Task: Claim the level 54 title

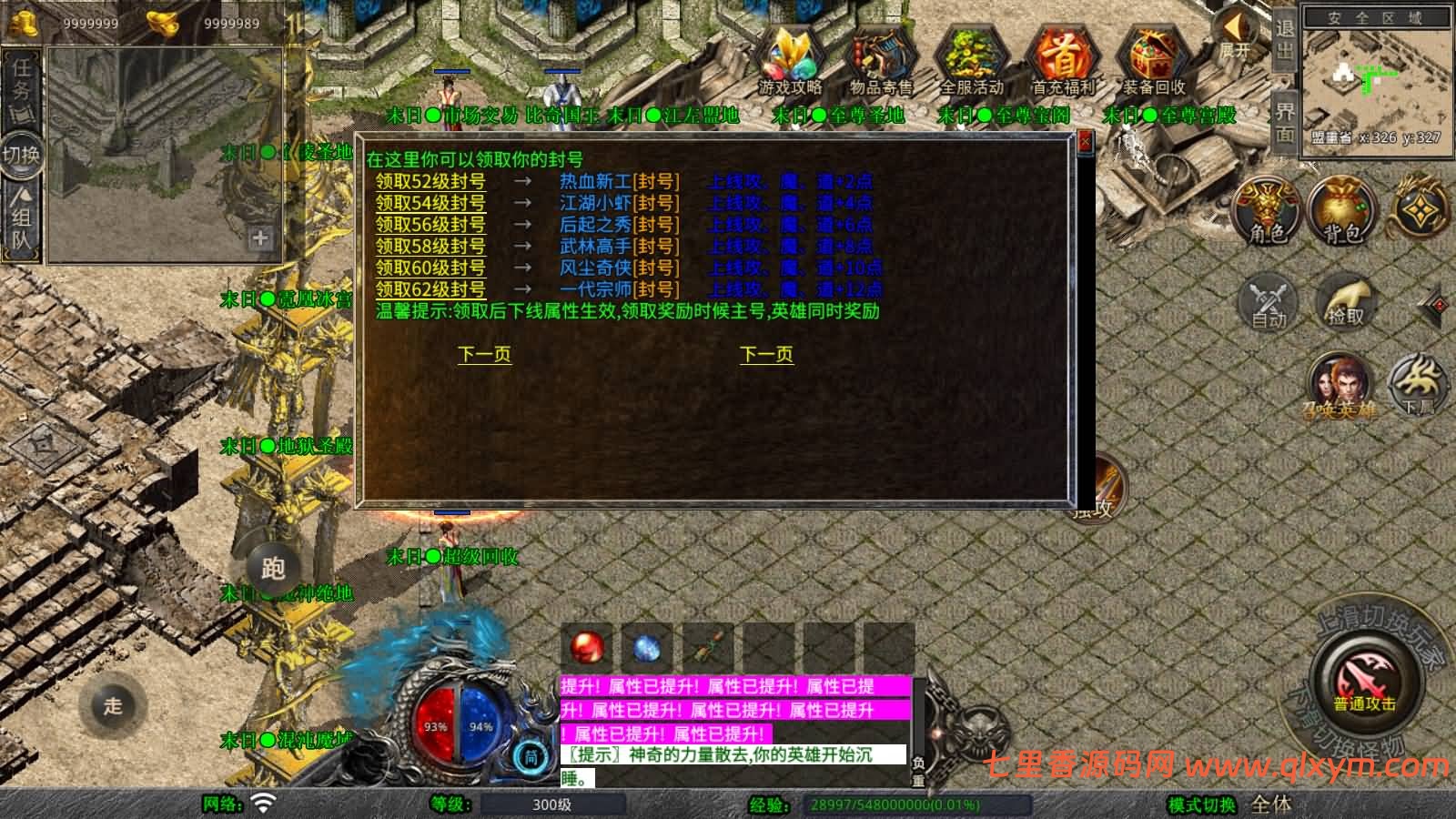Action: 430,203
